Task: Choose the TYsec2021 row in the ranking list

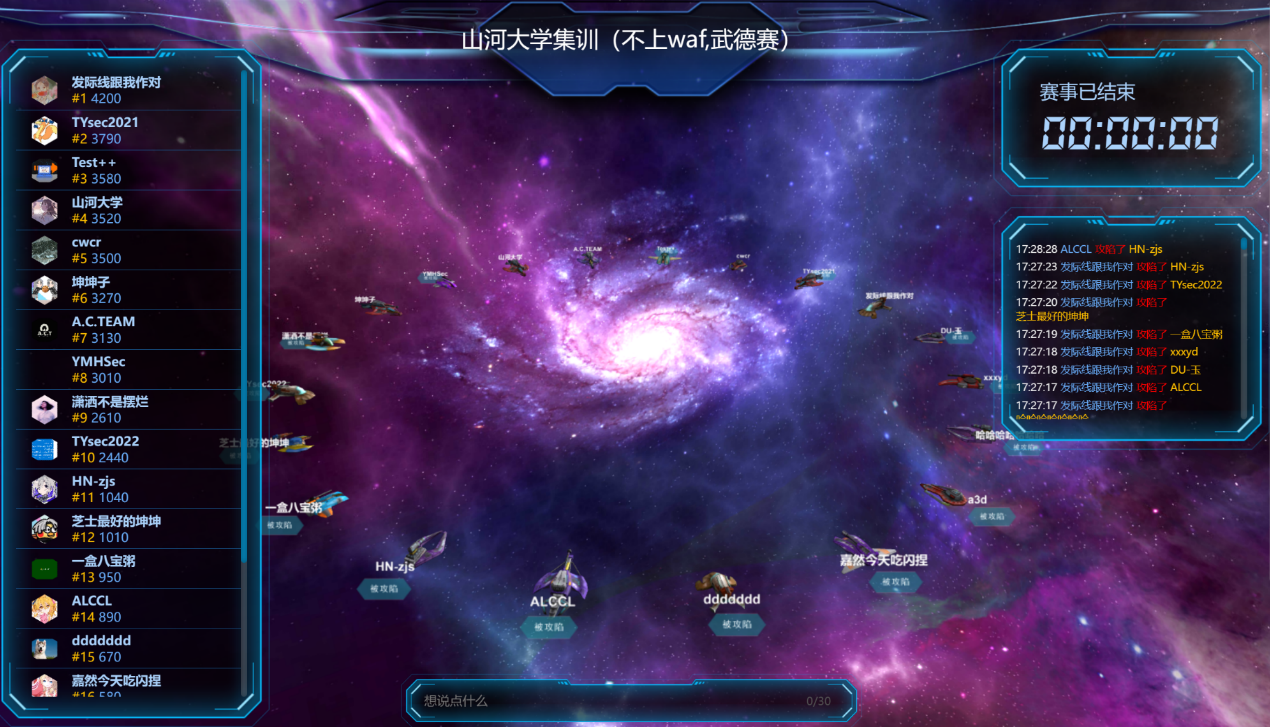Action: 130,131
